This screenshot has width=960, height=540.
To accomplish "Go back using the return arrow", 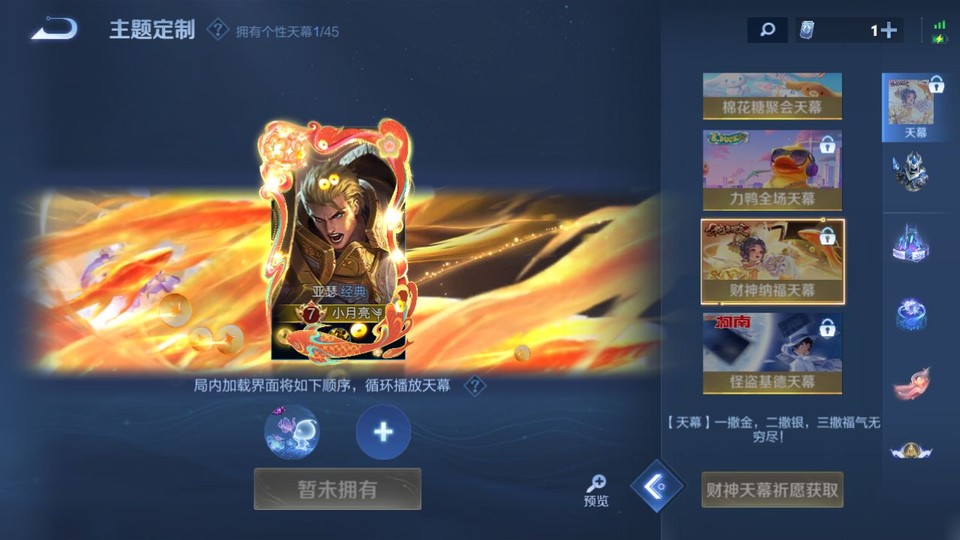I will (x=54, y=29).
